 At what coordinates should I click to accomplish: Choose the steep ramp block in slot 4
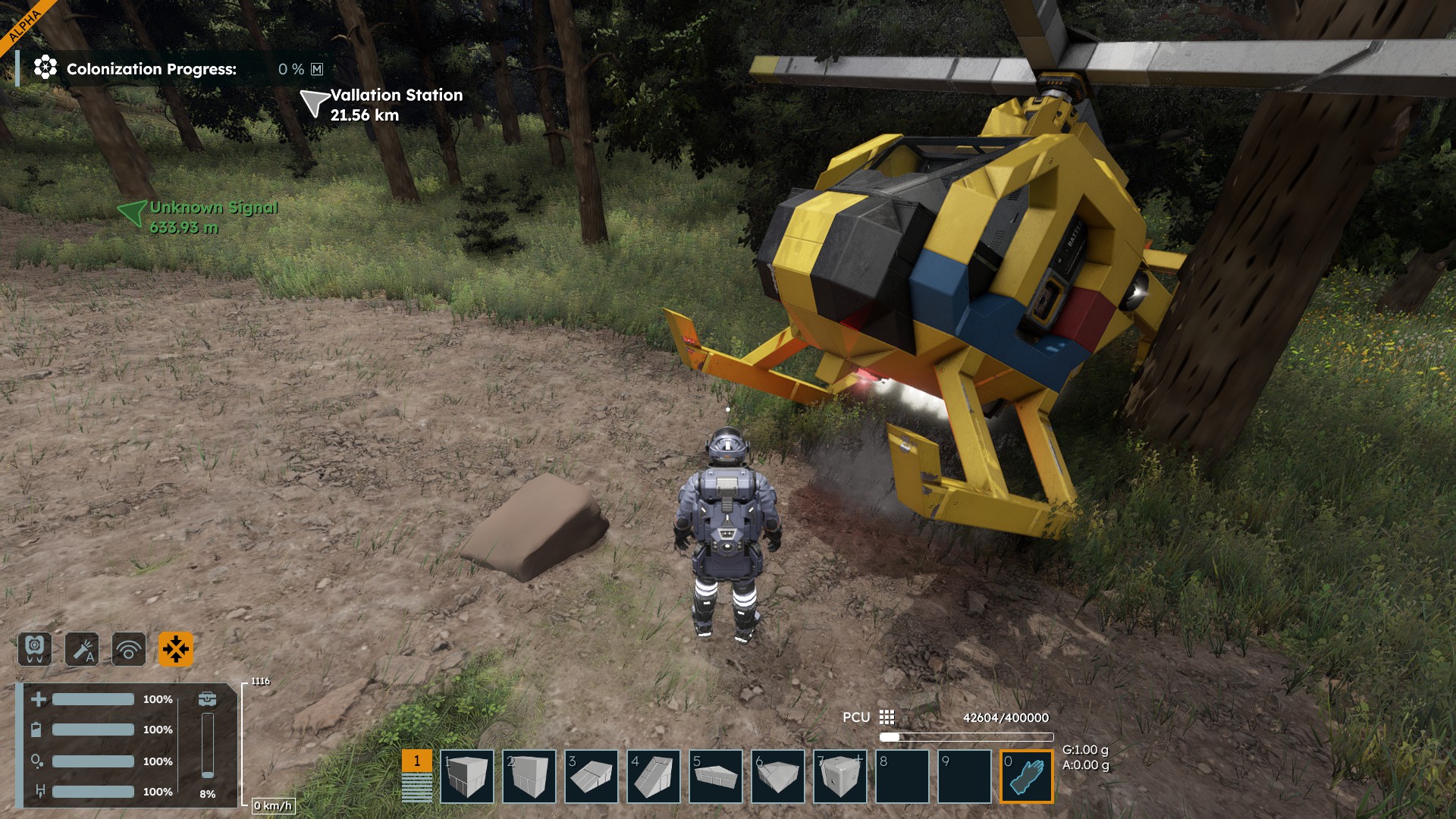654,776
